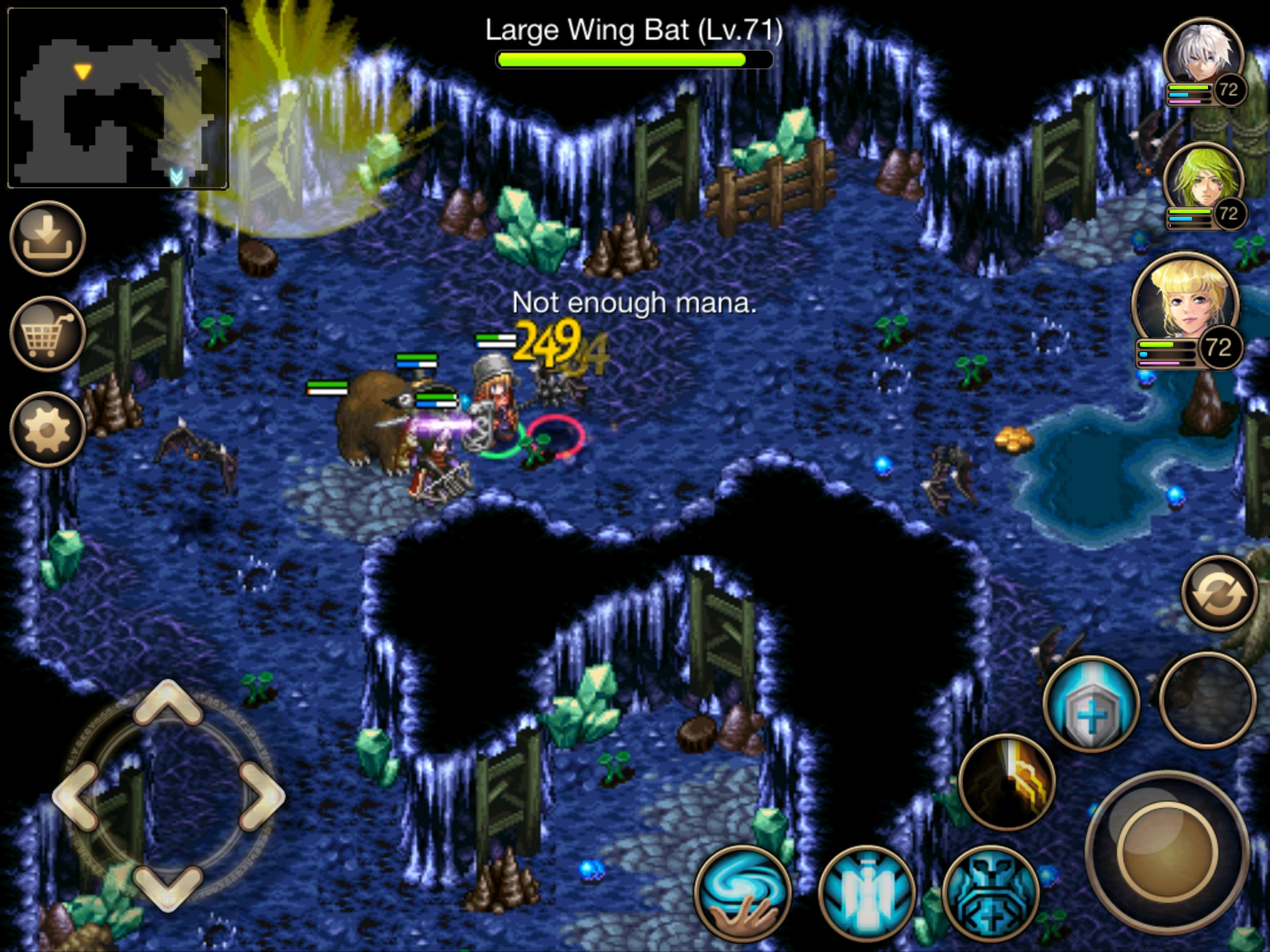Move down with the d-pad arrow
This screenshot has width=1270, height=952.
tap(168, 888)
